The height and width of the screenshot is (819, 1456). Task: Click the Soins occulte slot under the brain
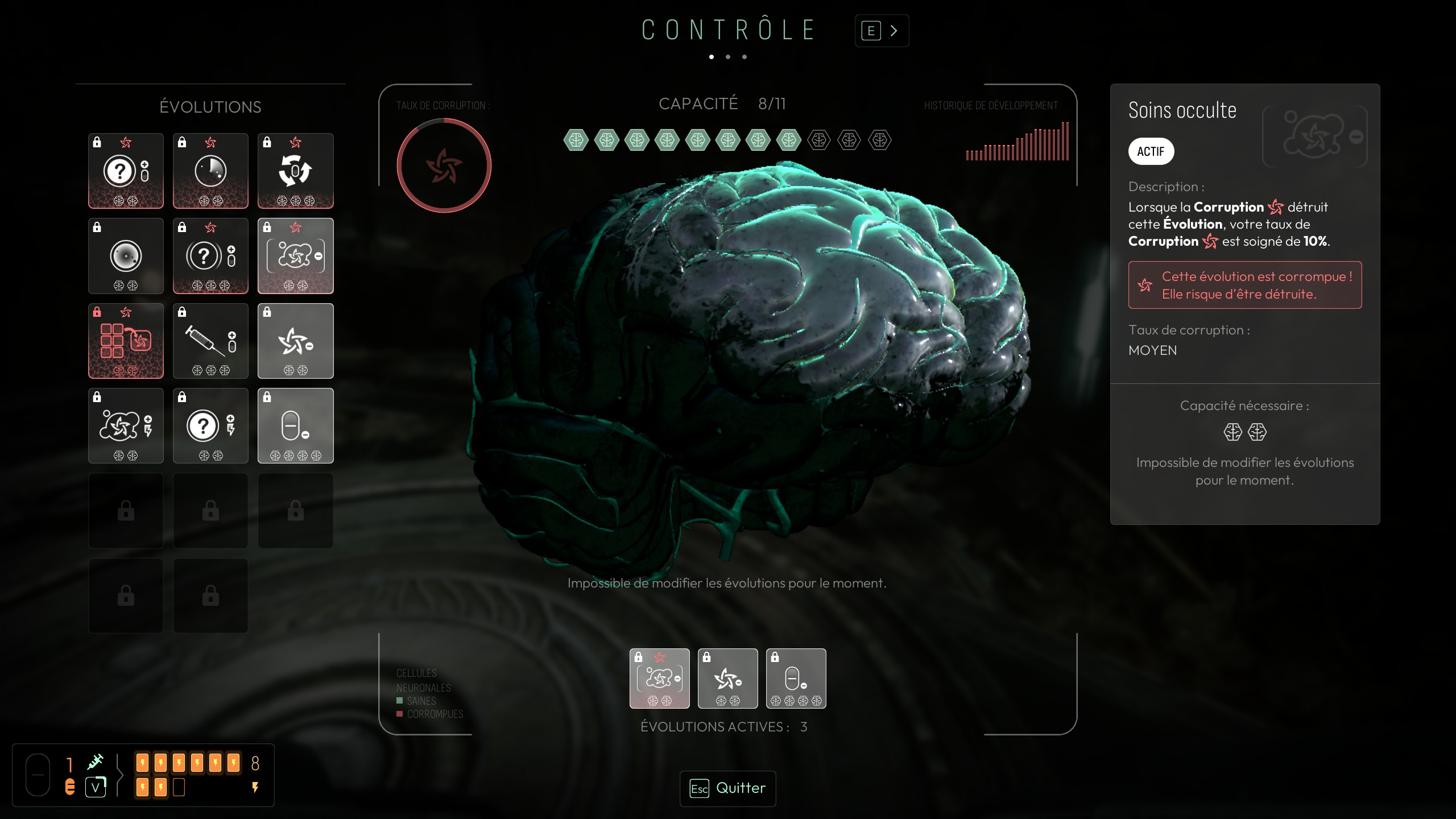click(x=659, y=678)
